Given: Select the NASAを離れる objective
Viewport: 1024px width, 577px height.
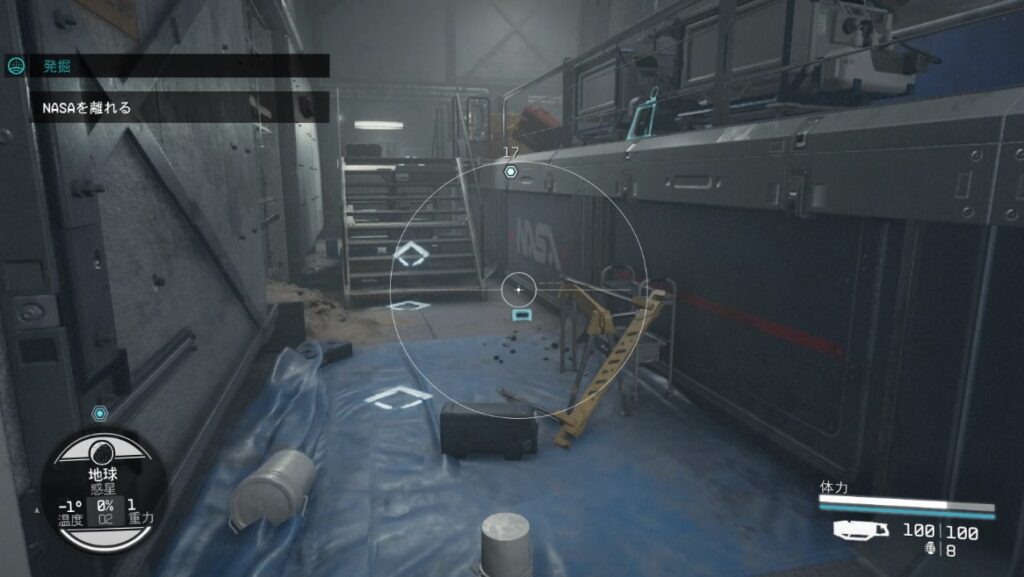Looking at the screenshot, I should 88,107.
